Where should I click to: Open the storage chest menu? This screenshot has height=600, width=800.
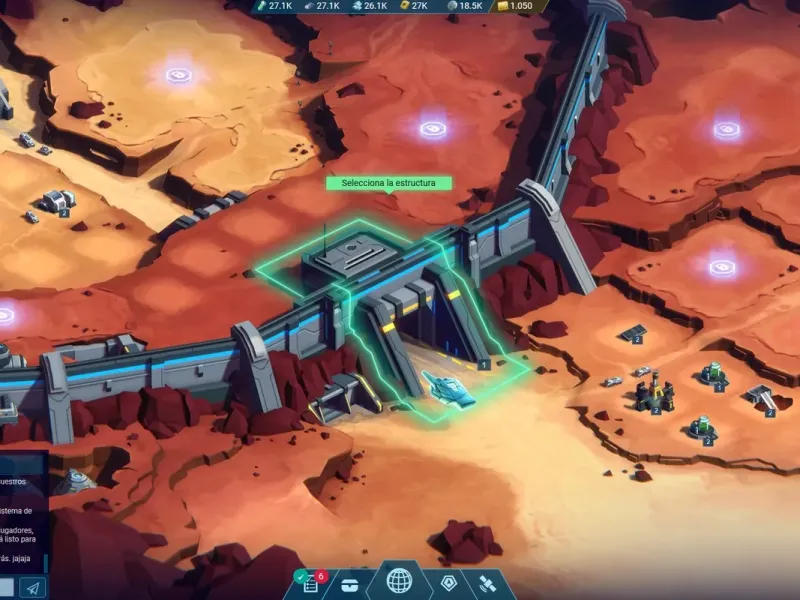(349, 584)
